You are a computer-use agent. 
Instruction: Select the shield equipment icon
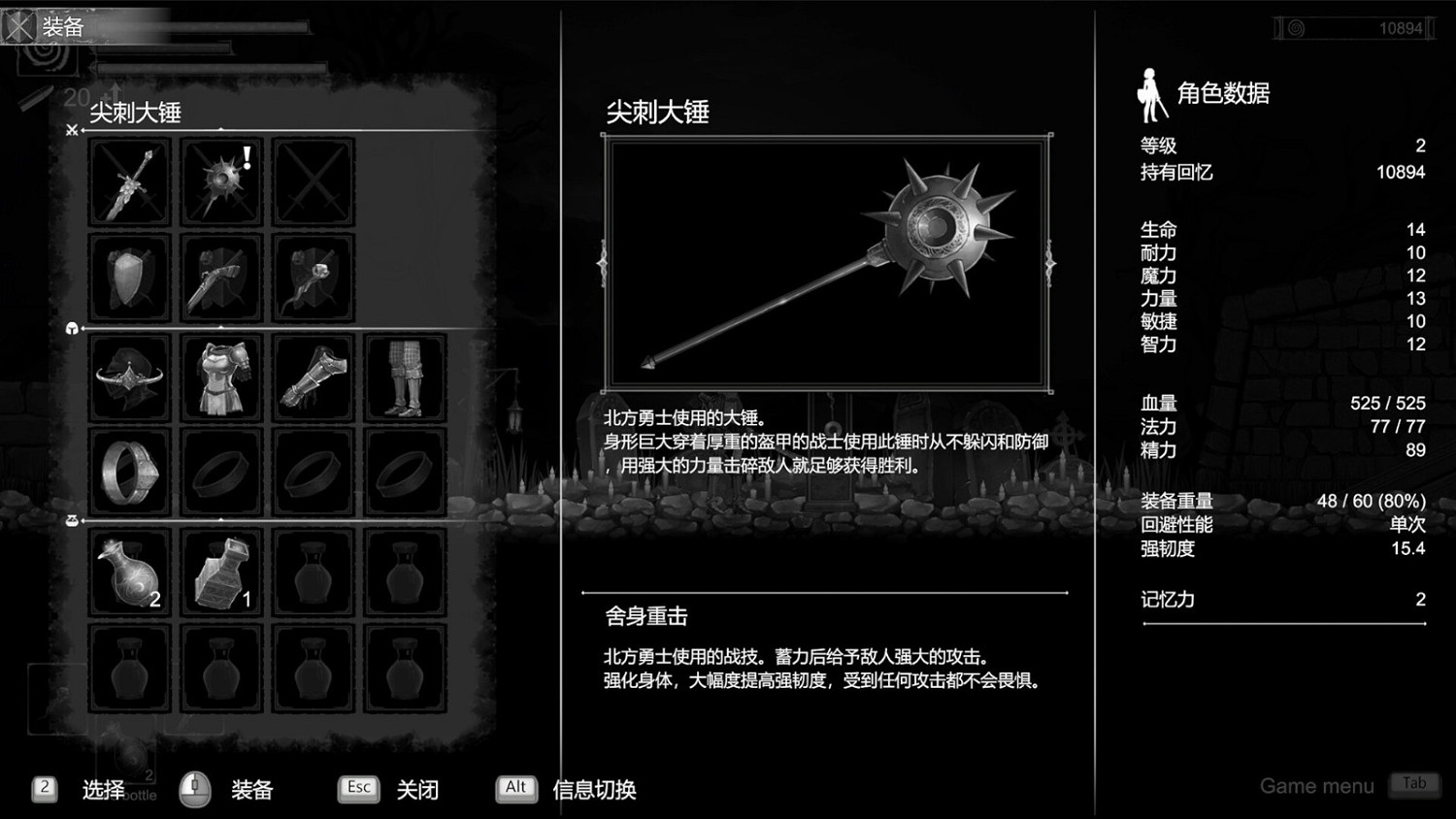(x=129, y=279)
